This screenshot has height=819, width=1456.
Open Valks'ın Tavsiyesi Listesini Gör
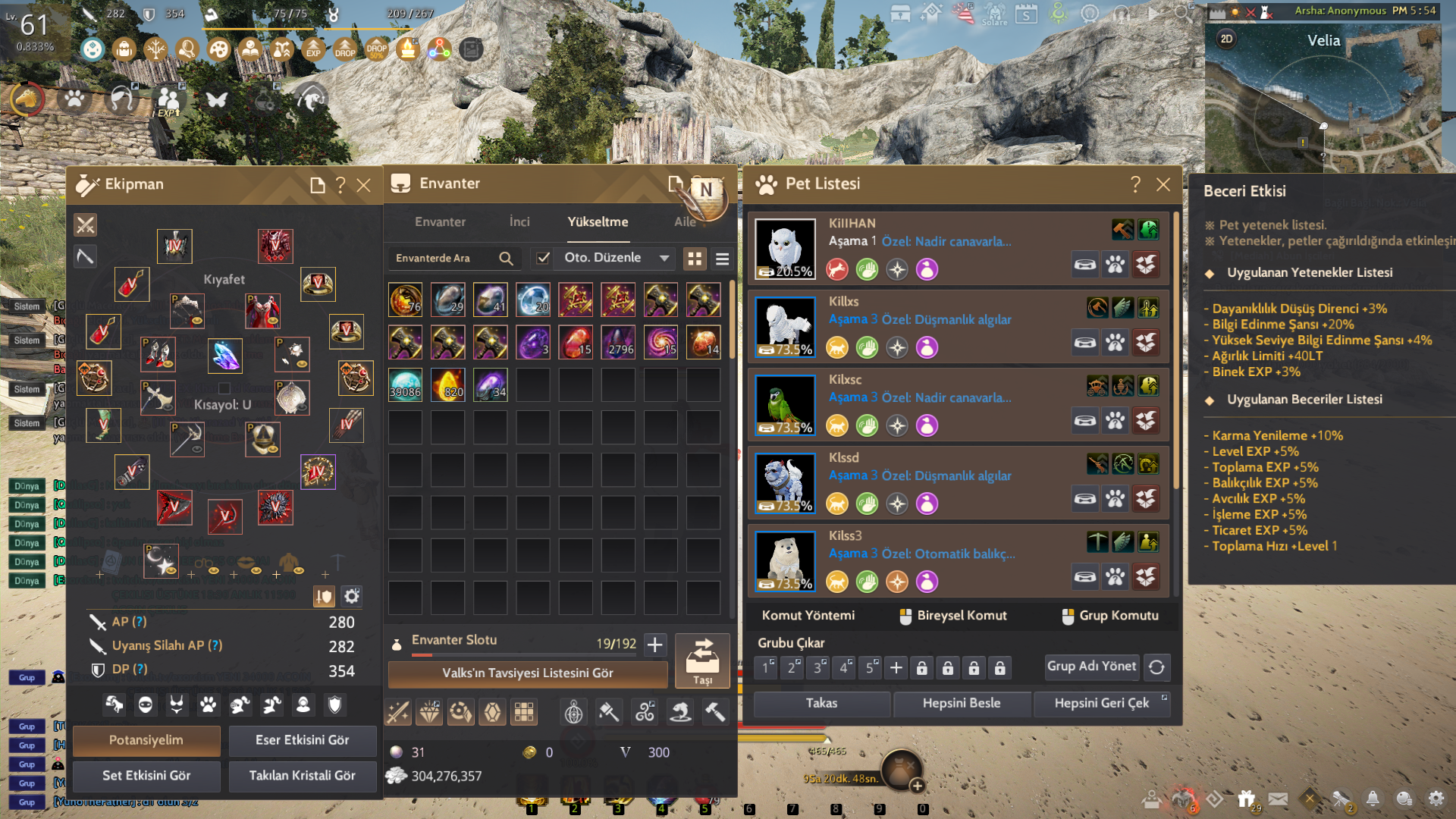528,673
